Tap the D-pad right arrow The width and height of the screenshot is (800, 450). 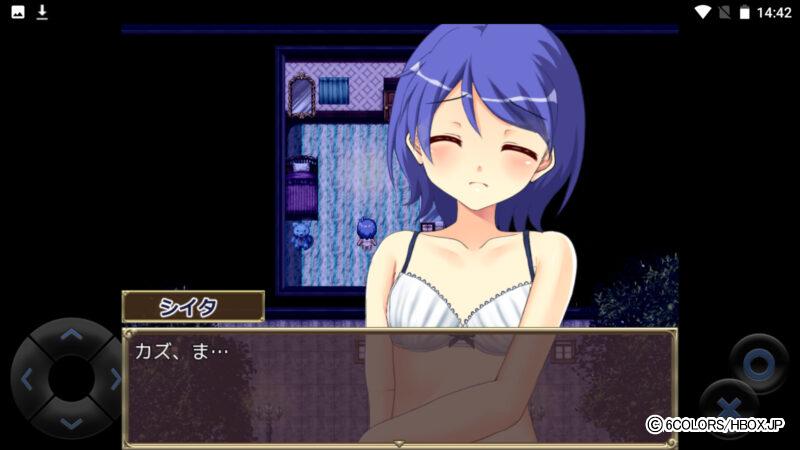pyautogui.click(x=114, y=379)
